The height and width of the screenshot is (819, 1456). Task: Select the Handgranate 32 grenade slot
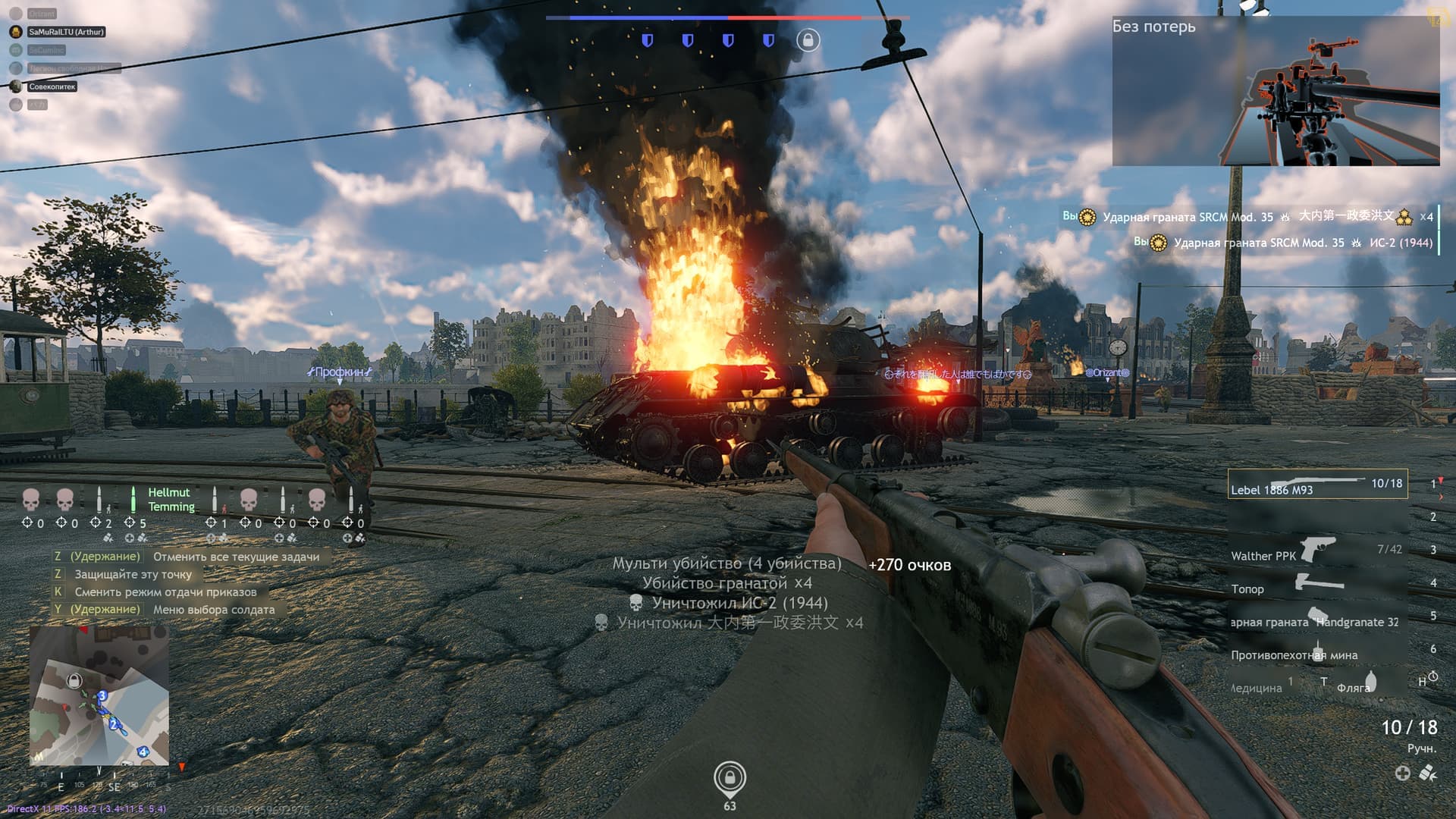[x=1317, y=619]
